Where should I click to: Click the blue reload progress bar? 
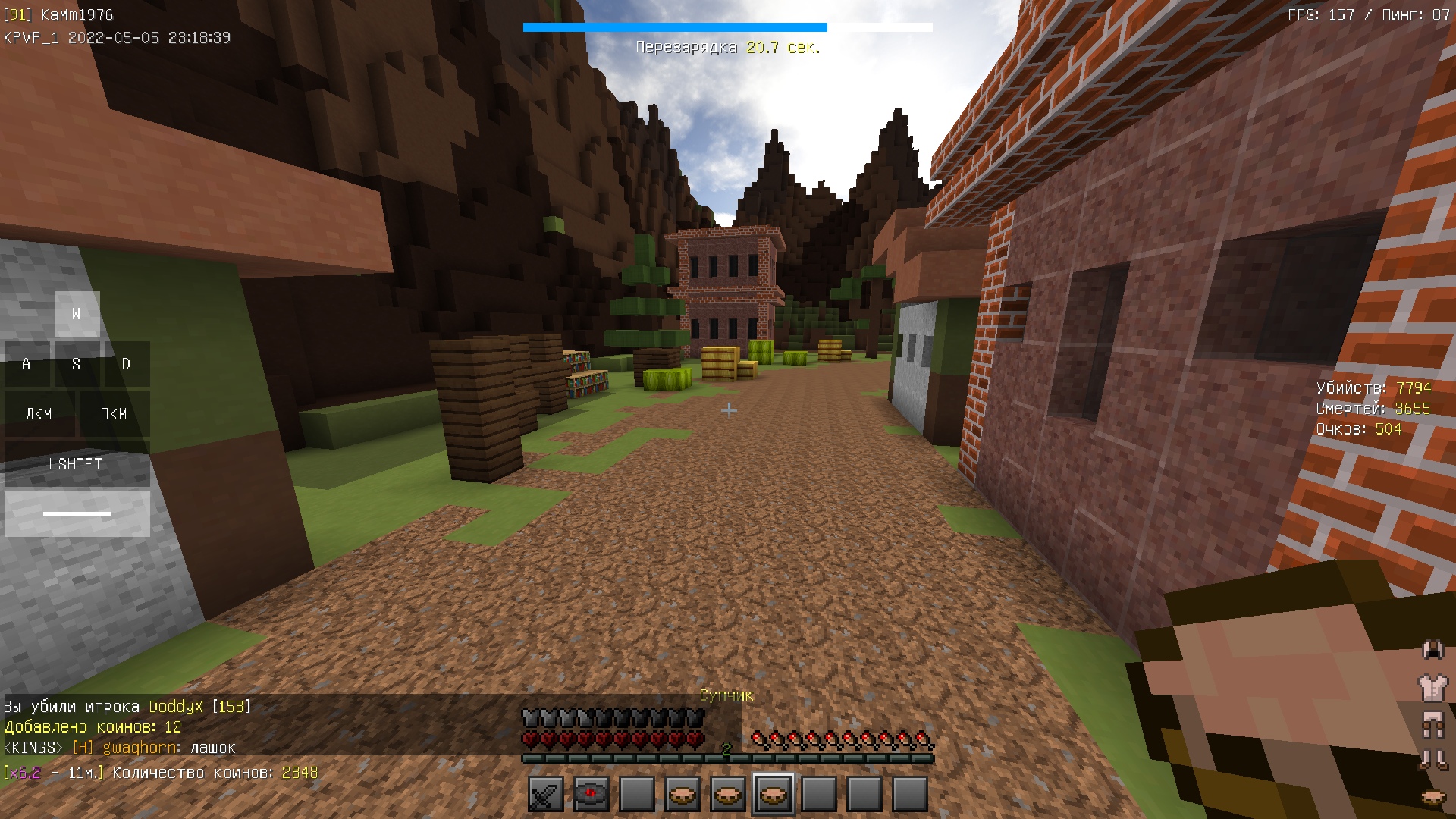click(x=673, y=27)
